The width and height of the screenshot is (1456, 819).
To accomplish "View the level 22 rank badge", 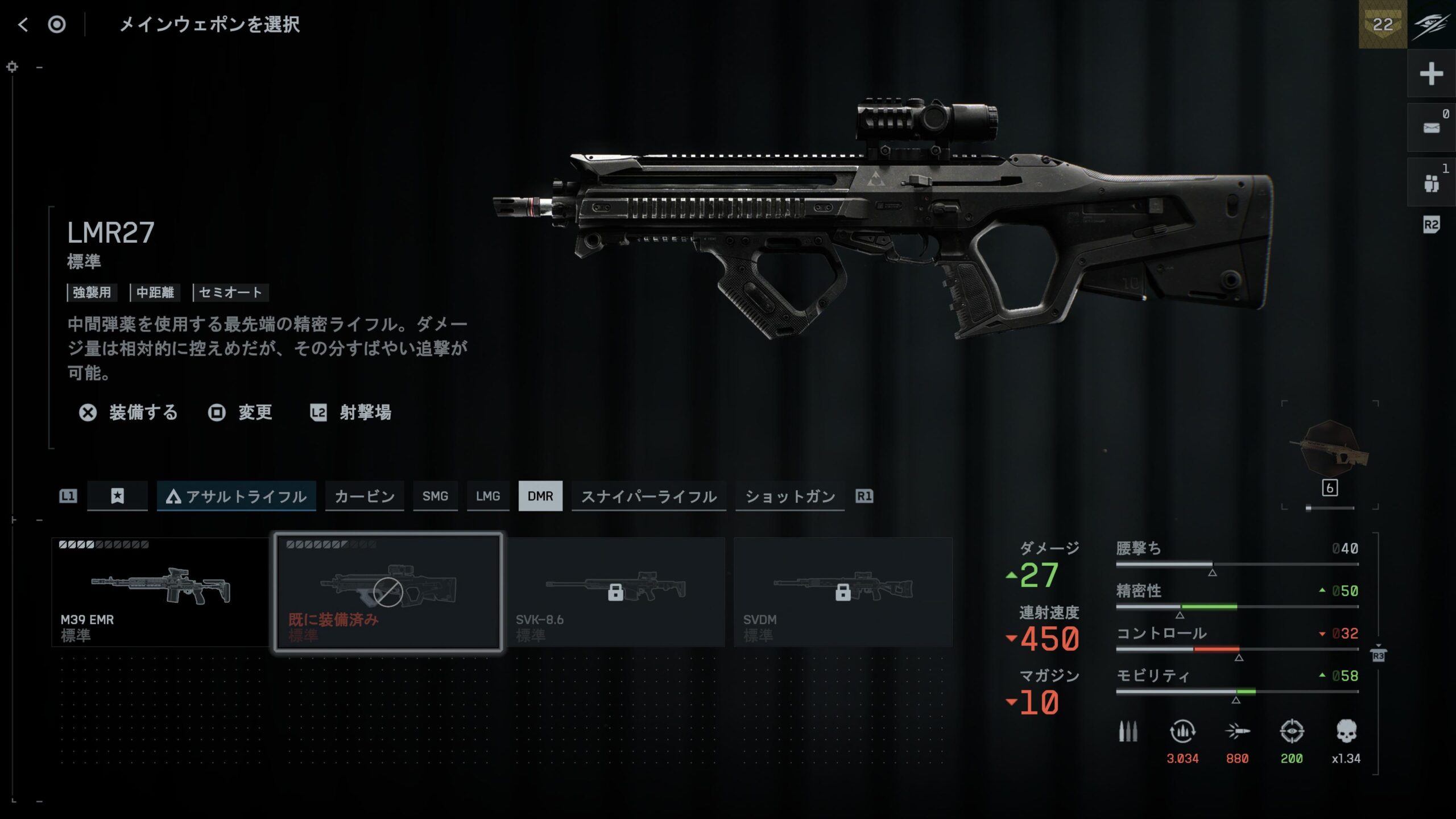I will click(1383, 24).
